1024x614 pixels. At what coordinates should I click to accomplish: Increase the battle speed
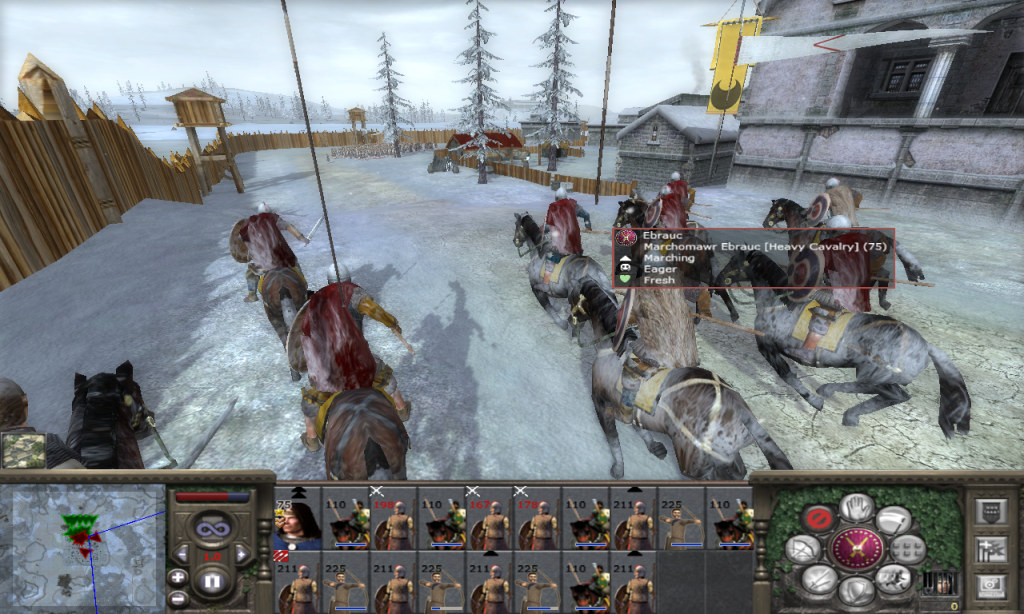tap(240, 554)
